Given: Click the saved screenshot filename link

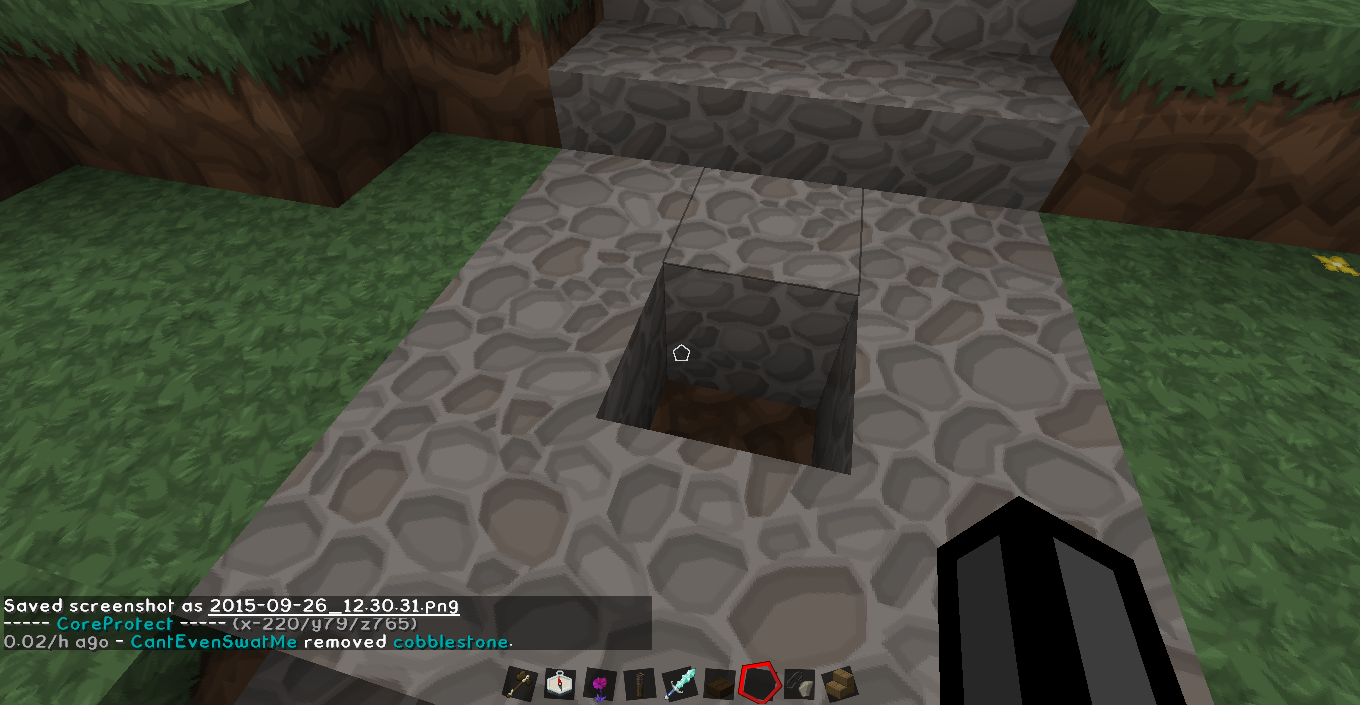Looking at the screenshot, I should coord(334,606).
